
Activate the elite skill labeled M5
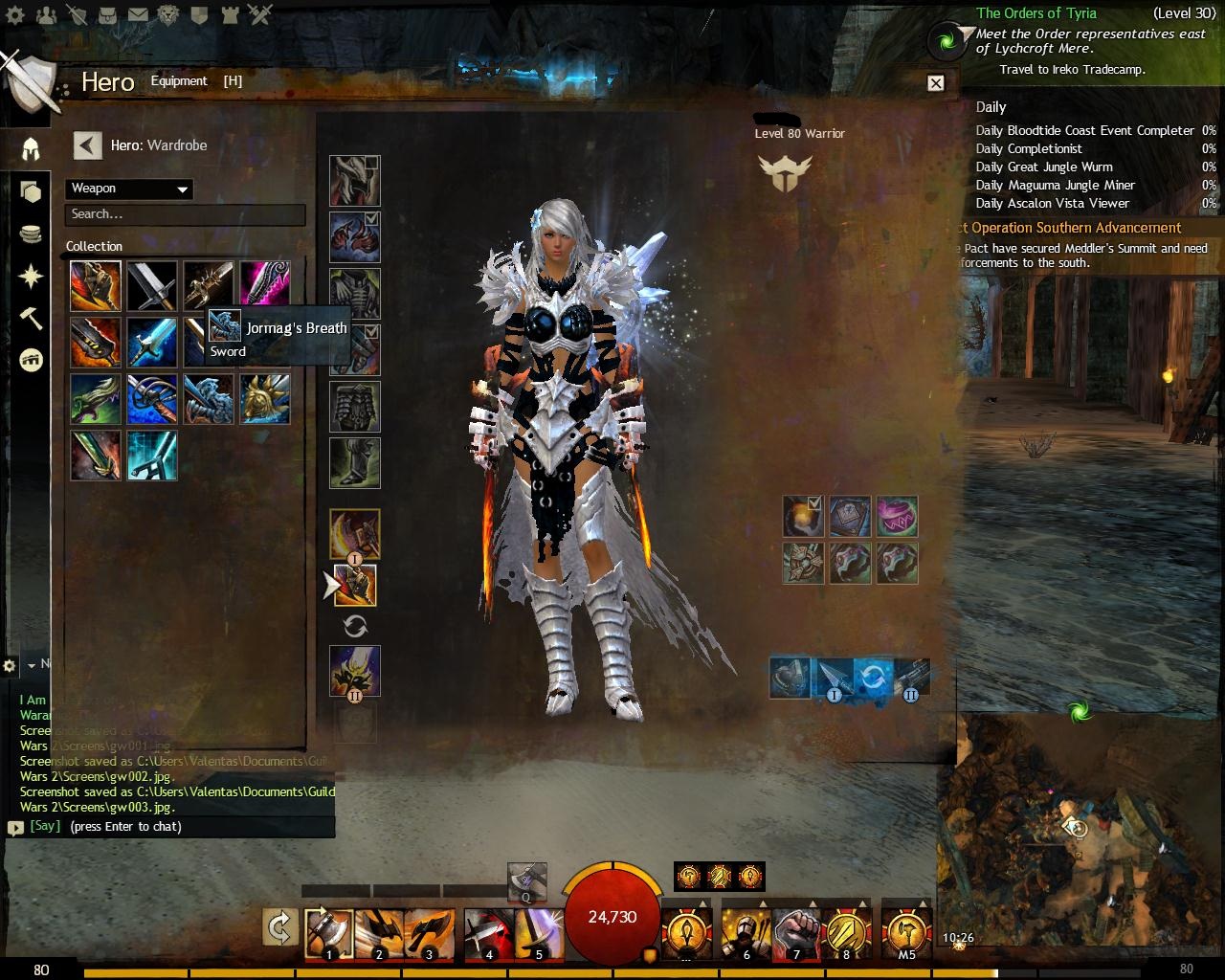pyautogui.click(x=905, y=932)
